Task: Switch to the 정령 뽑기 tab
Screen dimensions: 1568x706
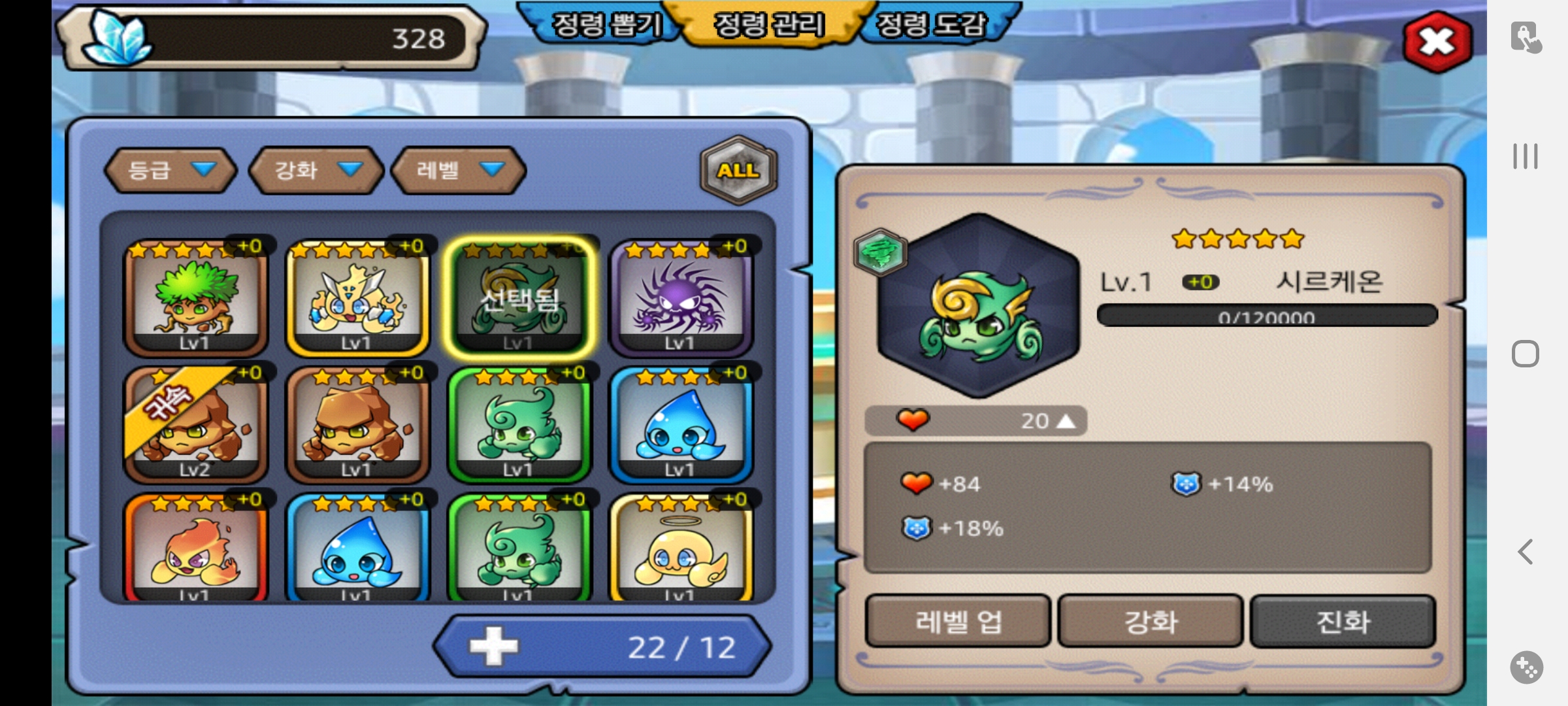Action: (x=606, y=25)
